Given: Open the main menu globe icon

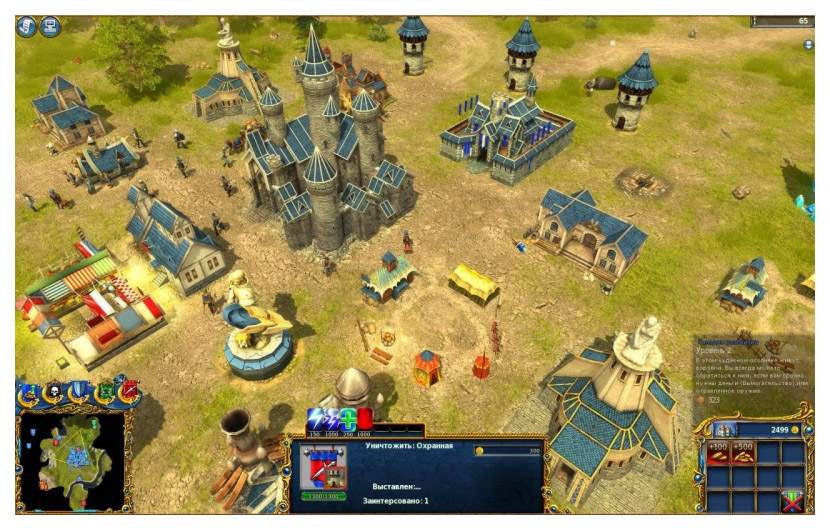Looking at the screenshot, I should click(x=25, y=27).
